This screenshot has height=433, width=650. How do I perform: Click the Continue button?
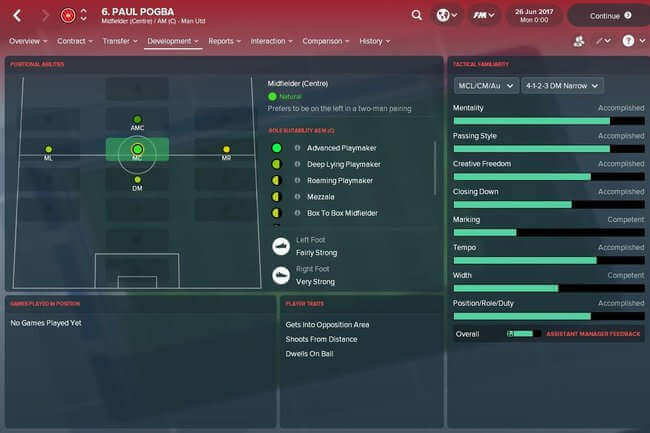point(606,16)
